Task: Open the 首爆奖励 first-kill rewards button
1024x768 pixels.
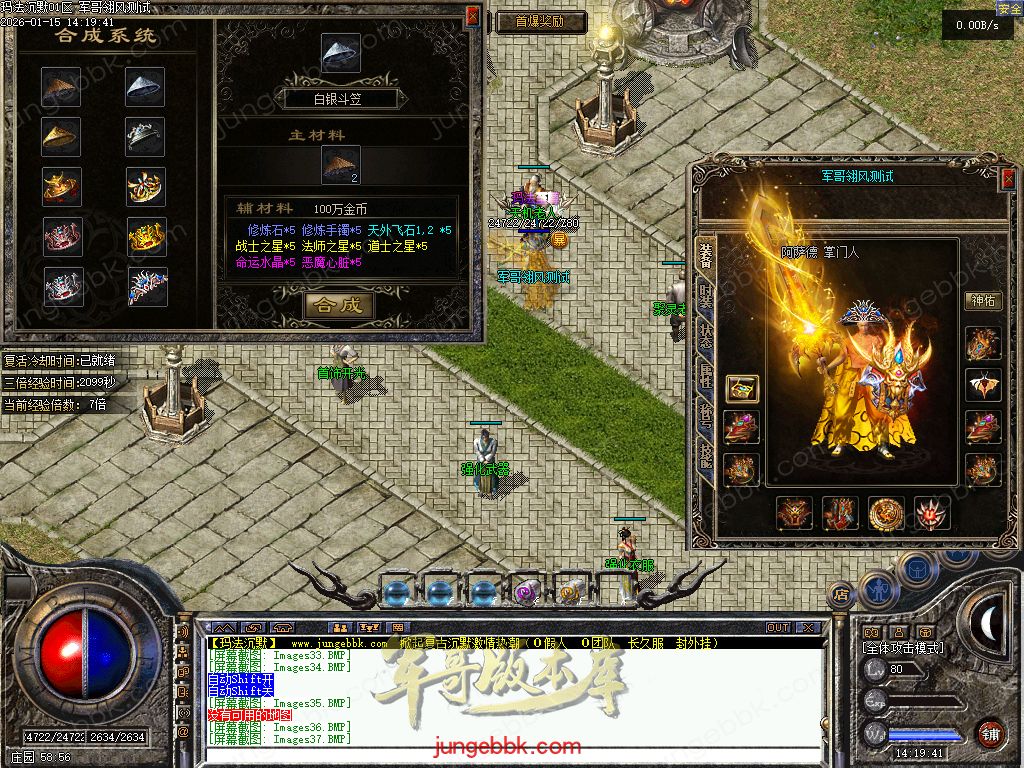Action: click(x=538, y=21)
